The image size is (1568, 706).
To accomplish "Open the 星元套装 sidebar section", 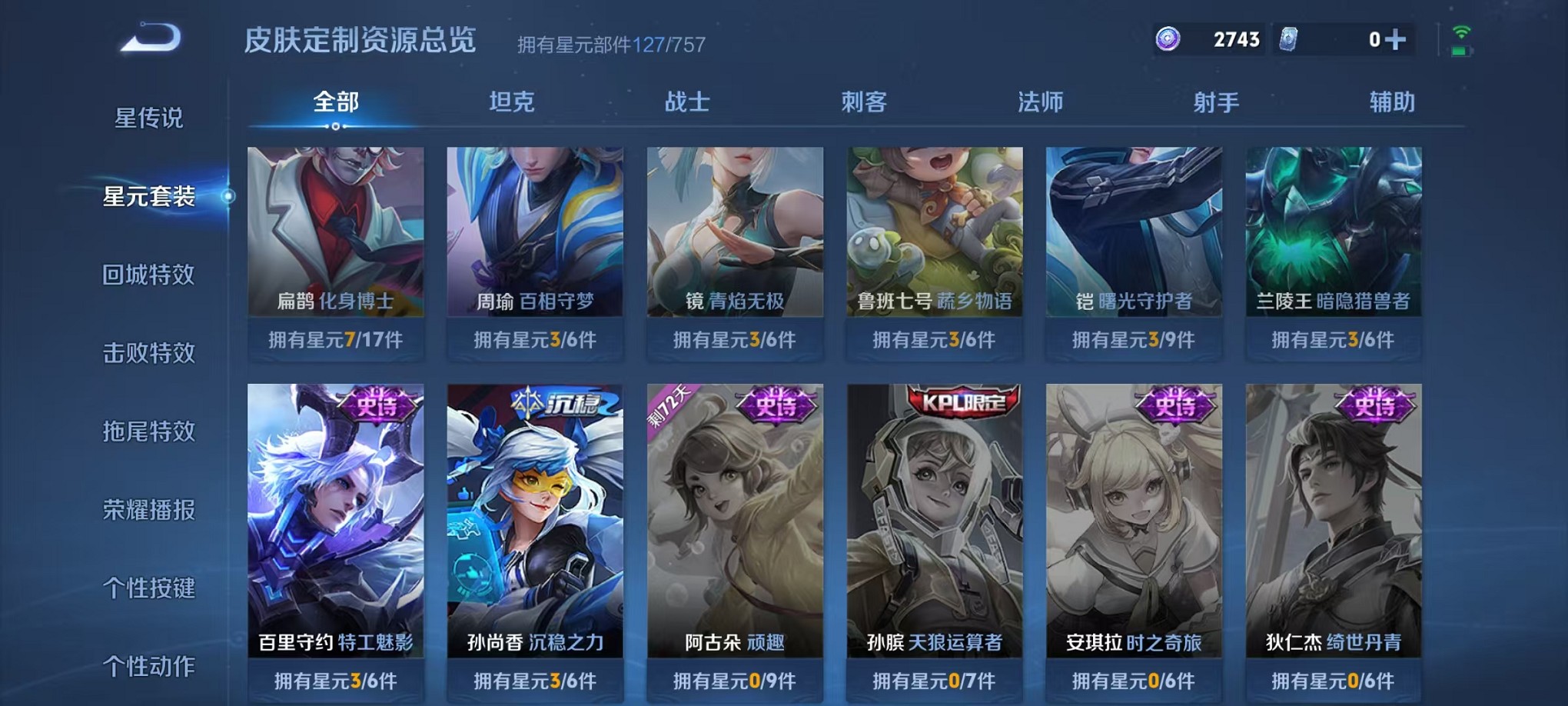I will pyautogui.click(x=151, y=197).
